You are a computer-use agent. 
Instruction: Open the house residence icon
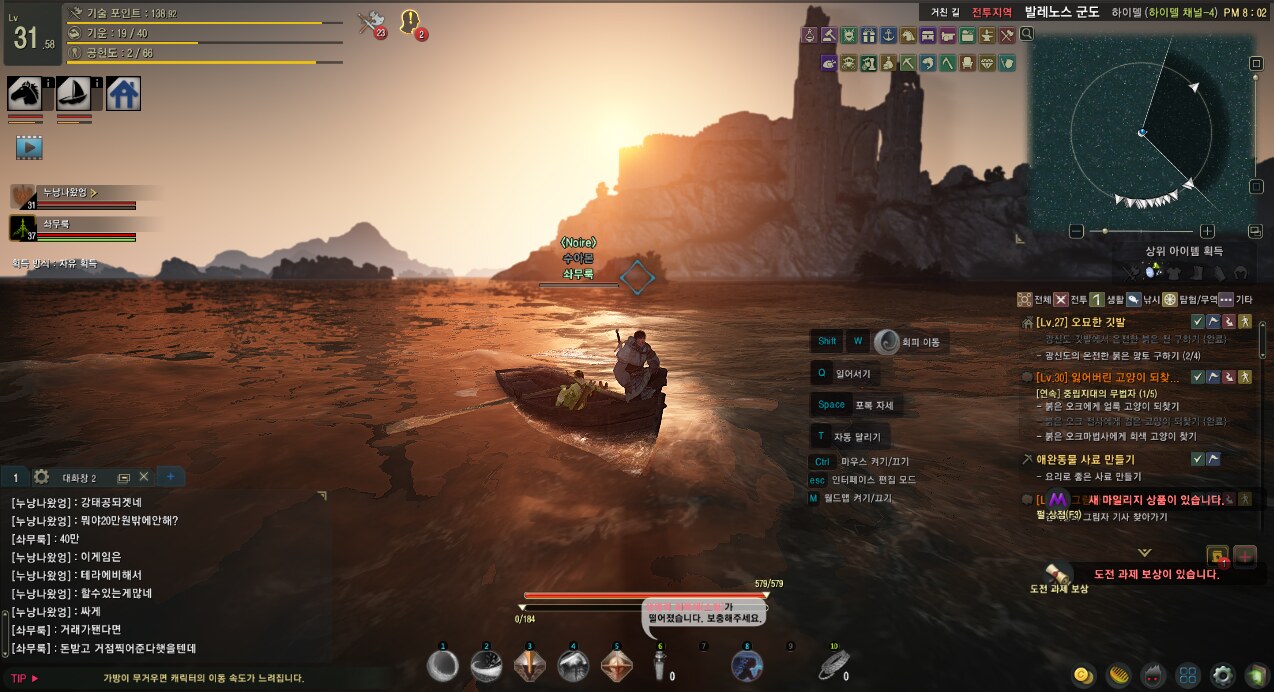click(123, 93)
